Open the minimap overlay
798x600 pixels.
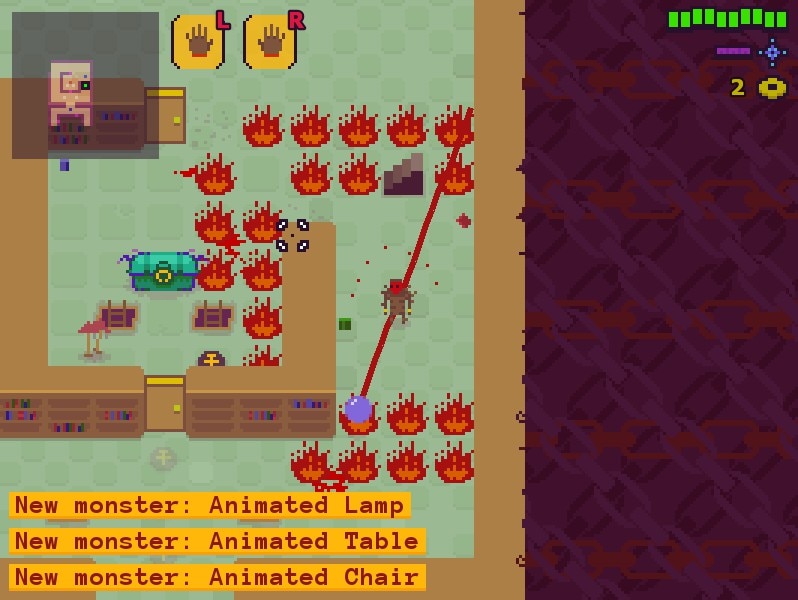(x=85, y=85)
